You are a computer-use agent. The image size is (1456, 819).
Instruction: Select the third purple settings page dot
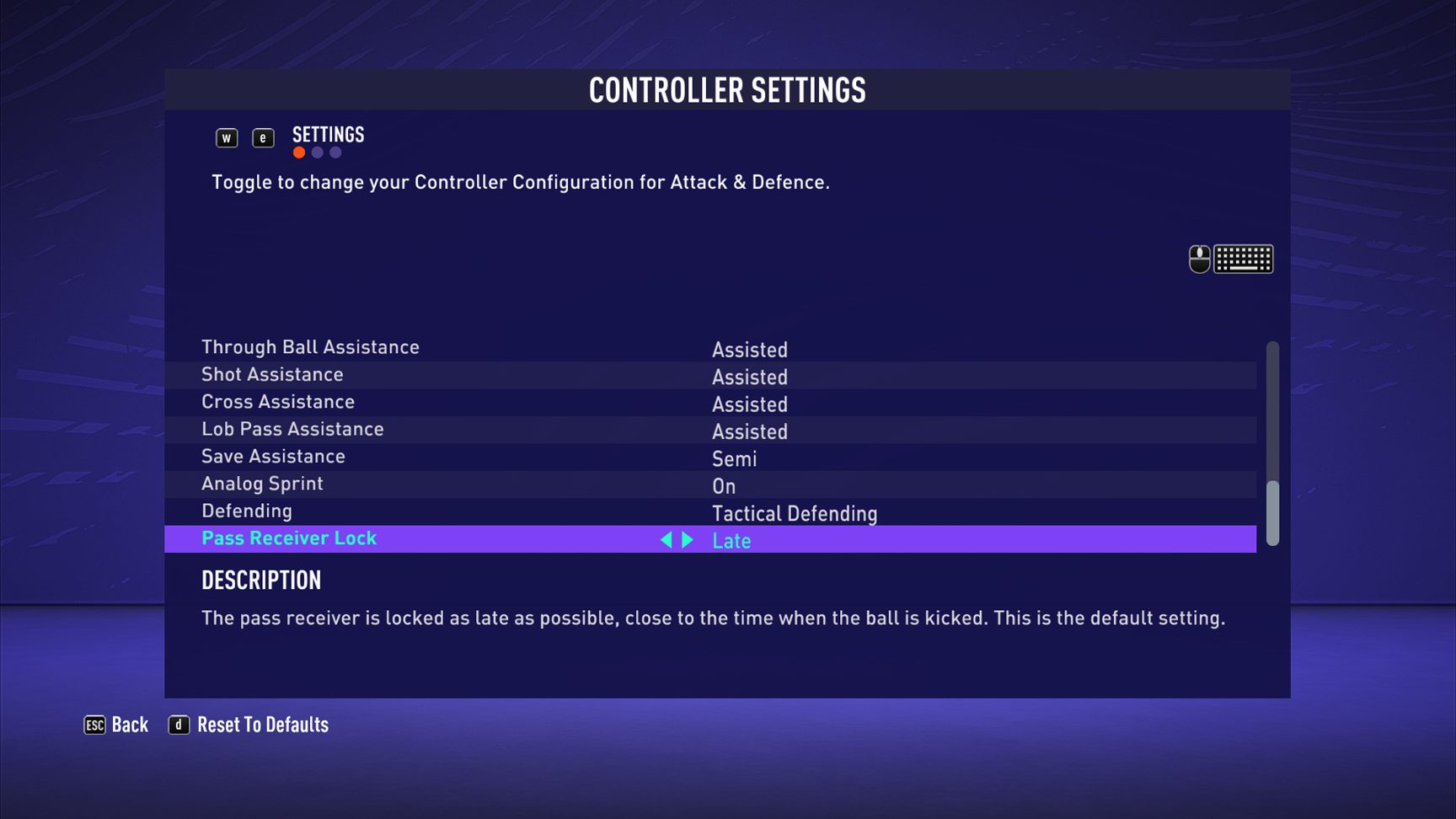tap(335, 153)
